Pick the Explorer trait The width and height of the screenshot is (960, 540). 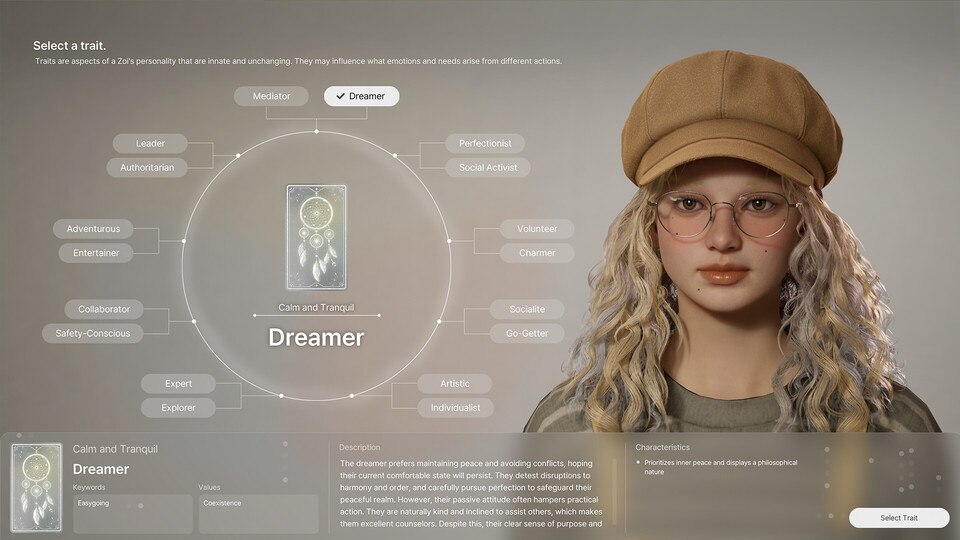point(178,407)
